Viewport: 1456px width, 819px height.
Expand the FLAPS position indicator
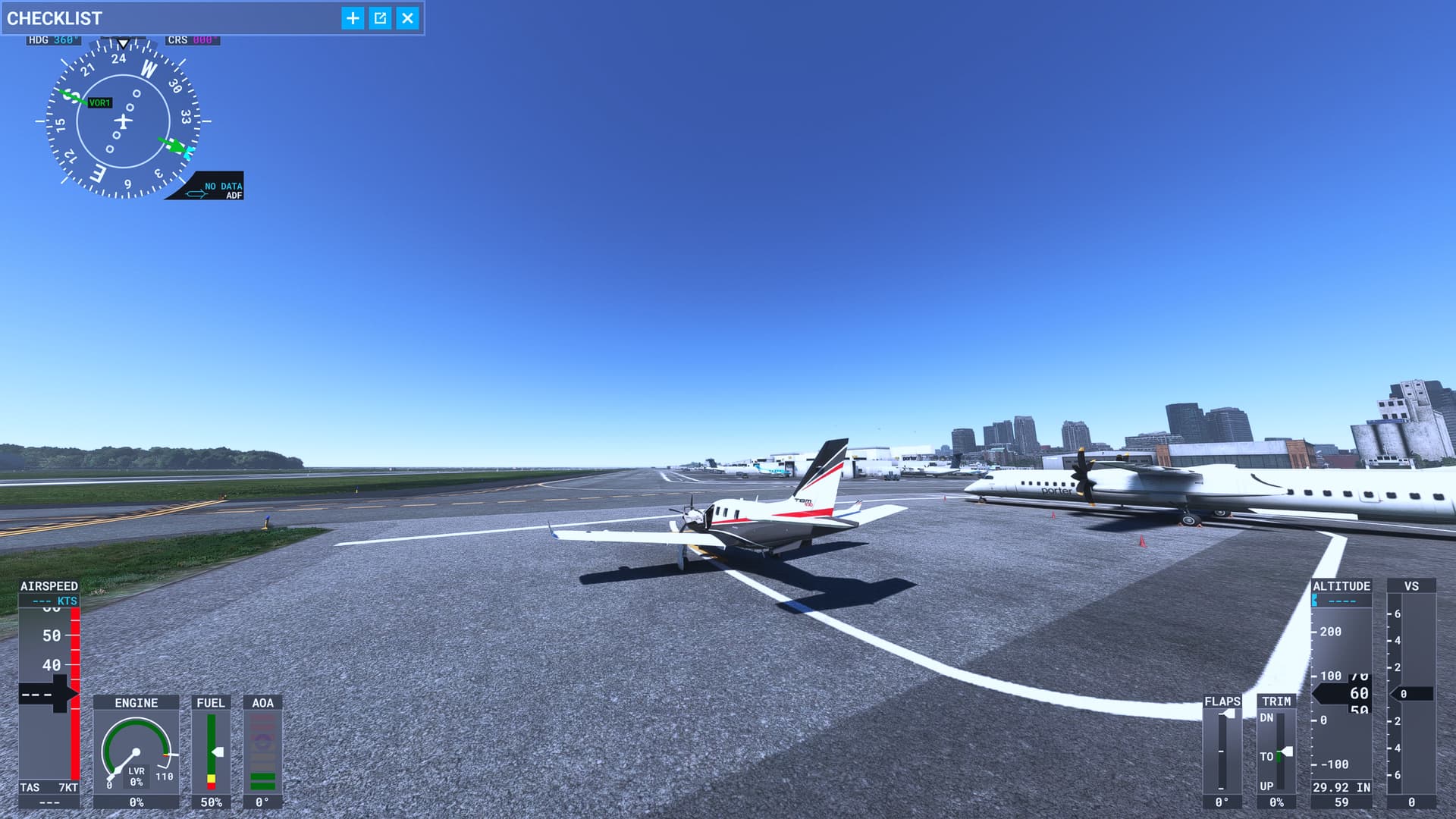click(x=1224, y=751)
